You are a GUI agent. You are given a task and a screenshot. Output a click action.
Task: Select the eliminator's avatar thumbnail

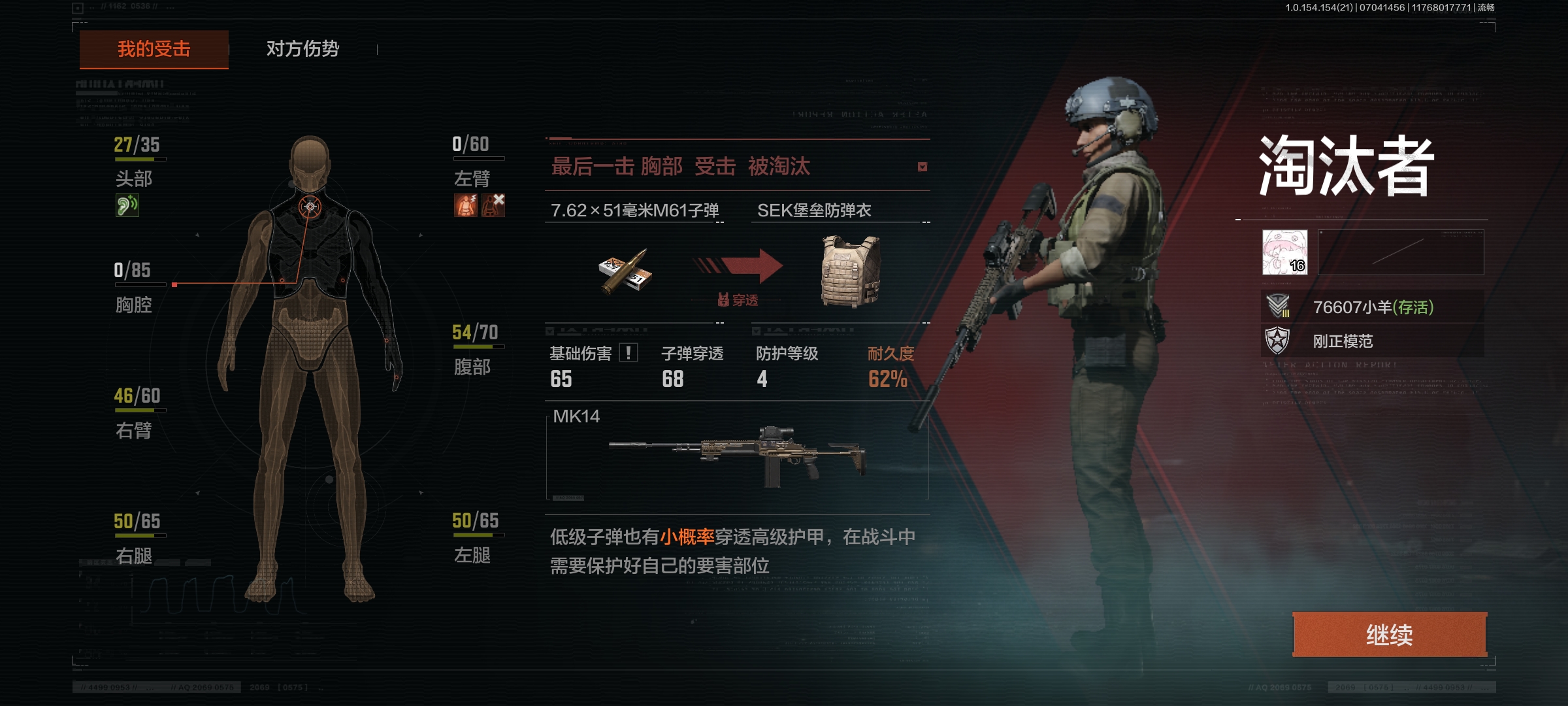(1284, 252)
